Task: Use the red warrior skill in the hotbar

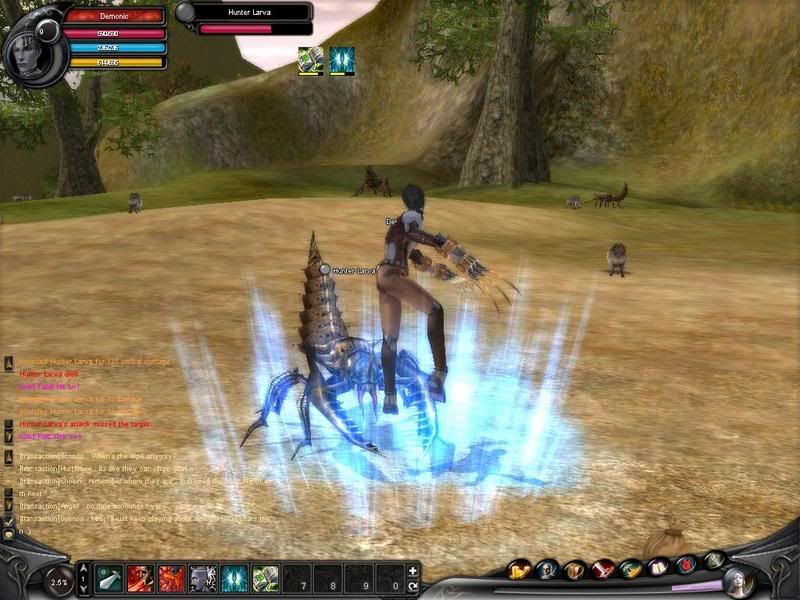Action: tap(141, 578)
